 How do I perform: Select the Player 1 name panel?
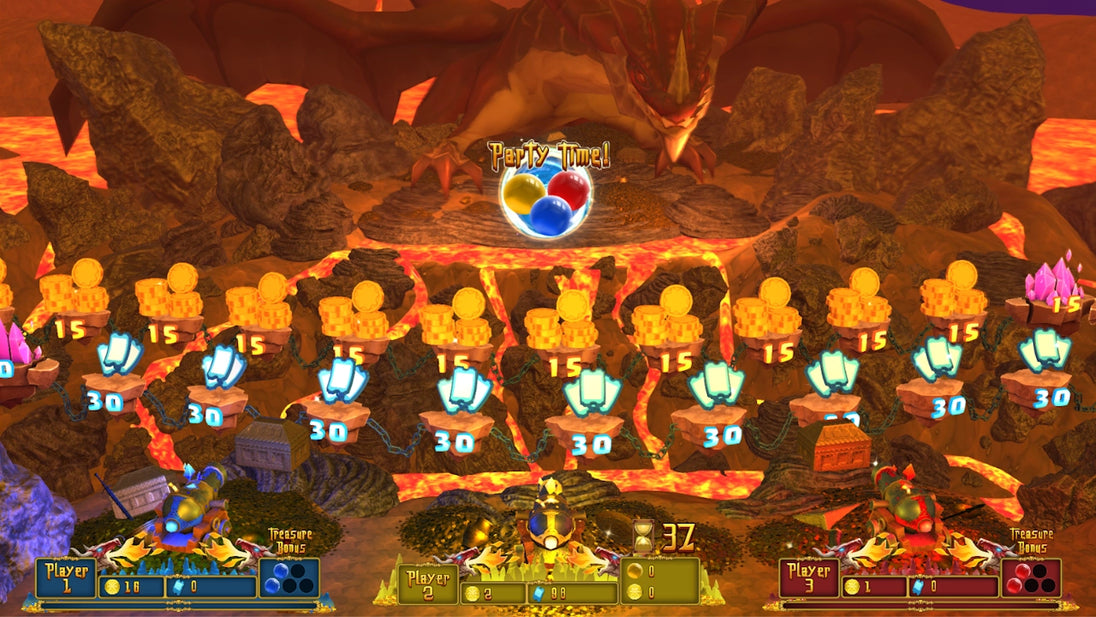click(67, 578)
